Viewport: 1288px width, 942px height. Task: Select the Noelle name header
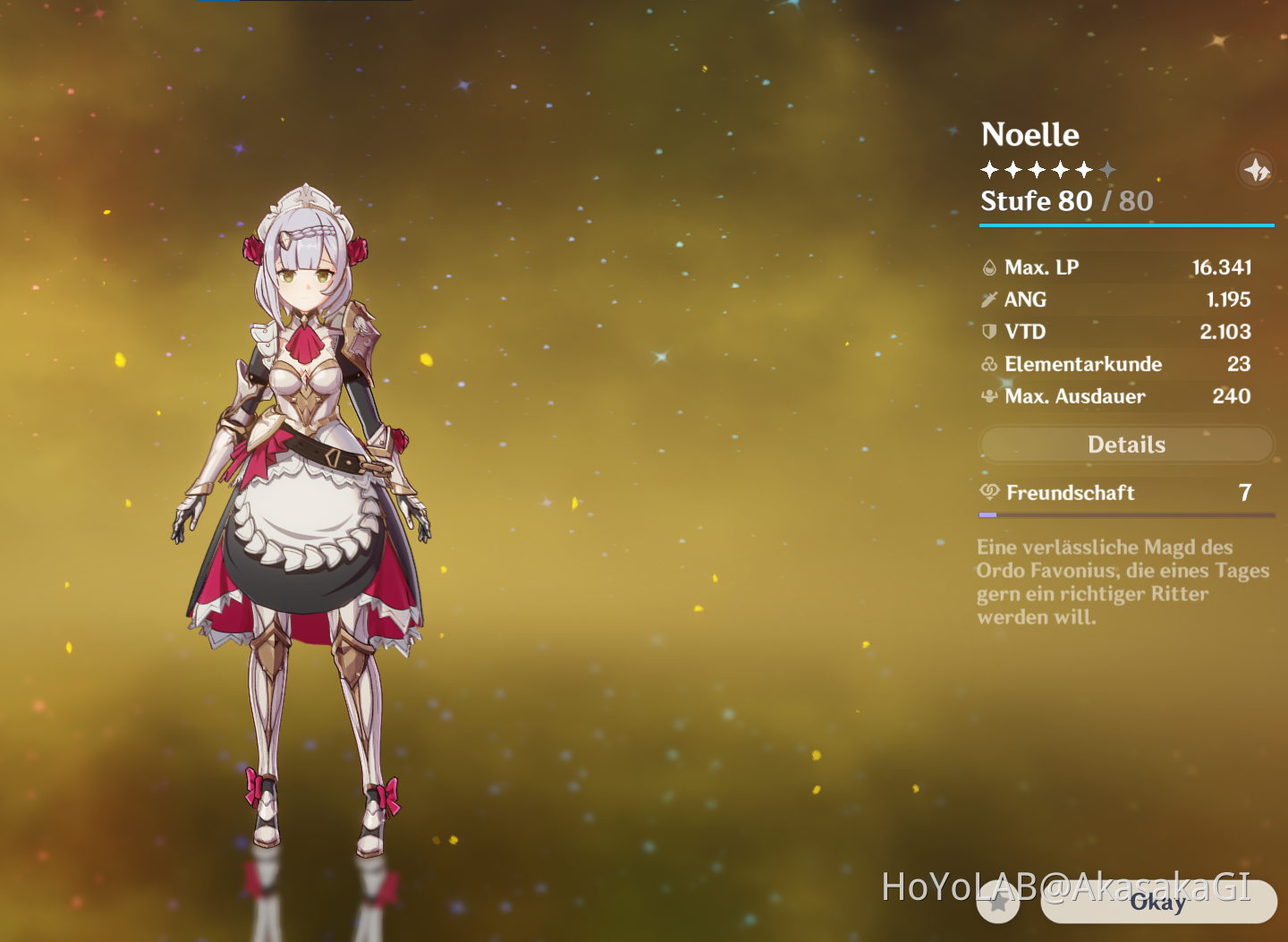pos(1030,134)
